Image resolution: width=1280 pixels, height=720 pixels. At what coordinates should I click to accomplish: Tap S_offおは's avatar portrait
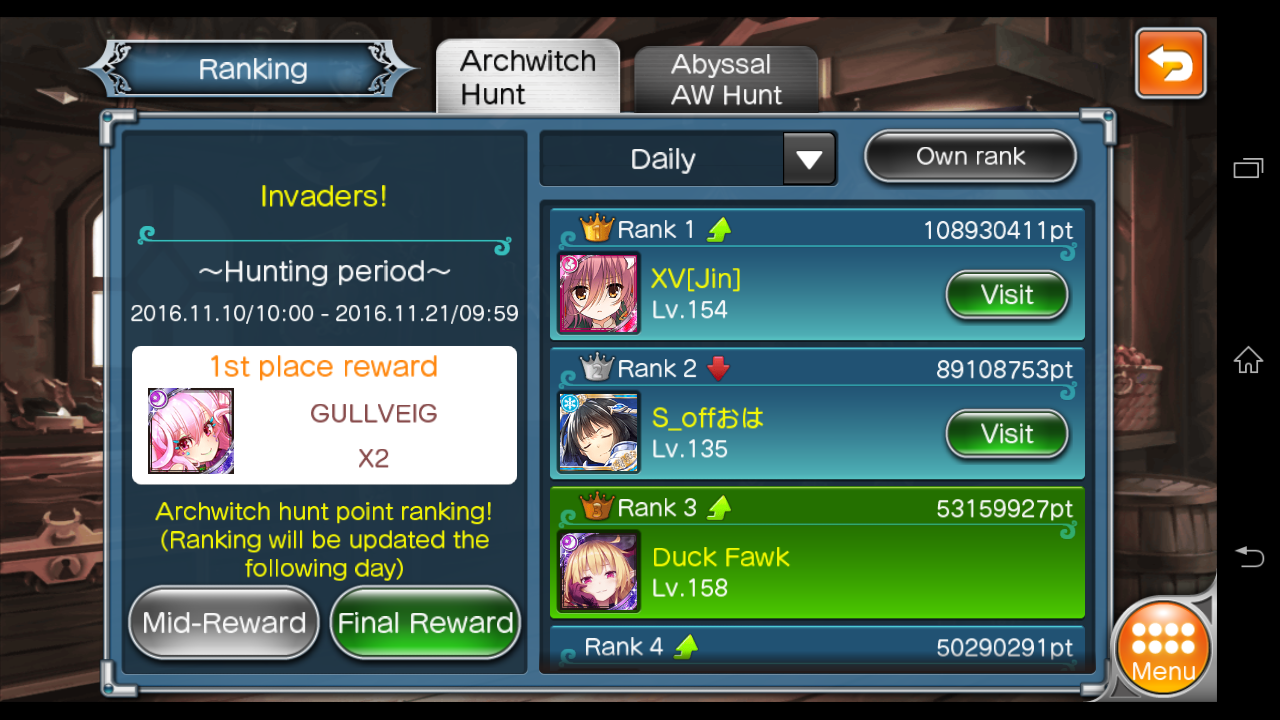pos(597,432)
